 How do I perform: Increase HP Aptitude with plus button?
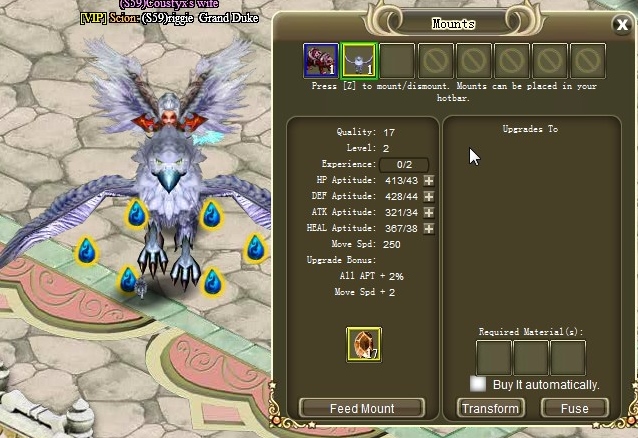[429, 180]
